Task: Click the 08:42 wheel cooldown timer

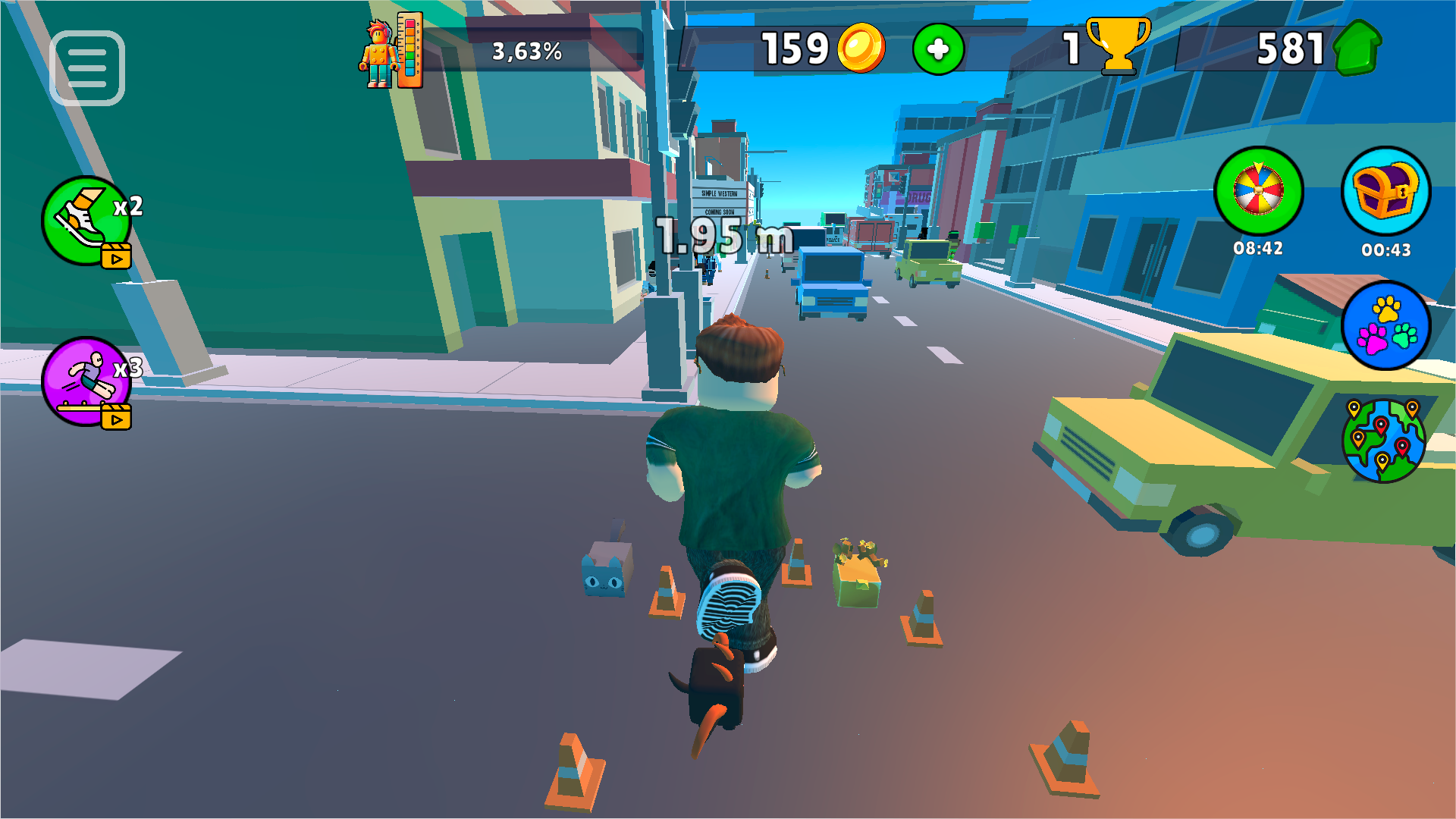Action: pos(1259,248)
